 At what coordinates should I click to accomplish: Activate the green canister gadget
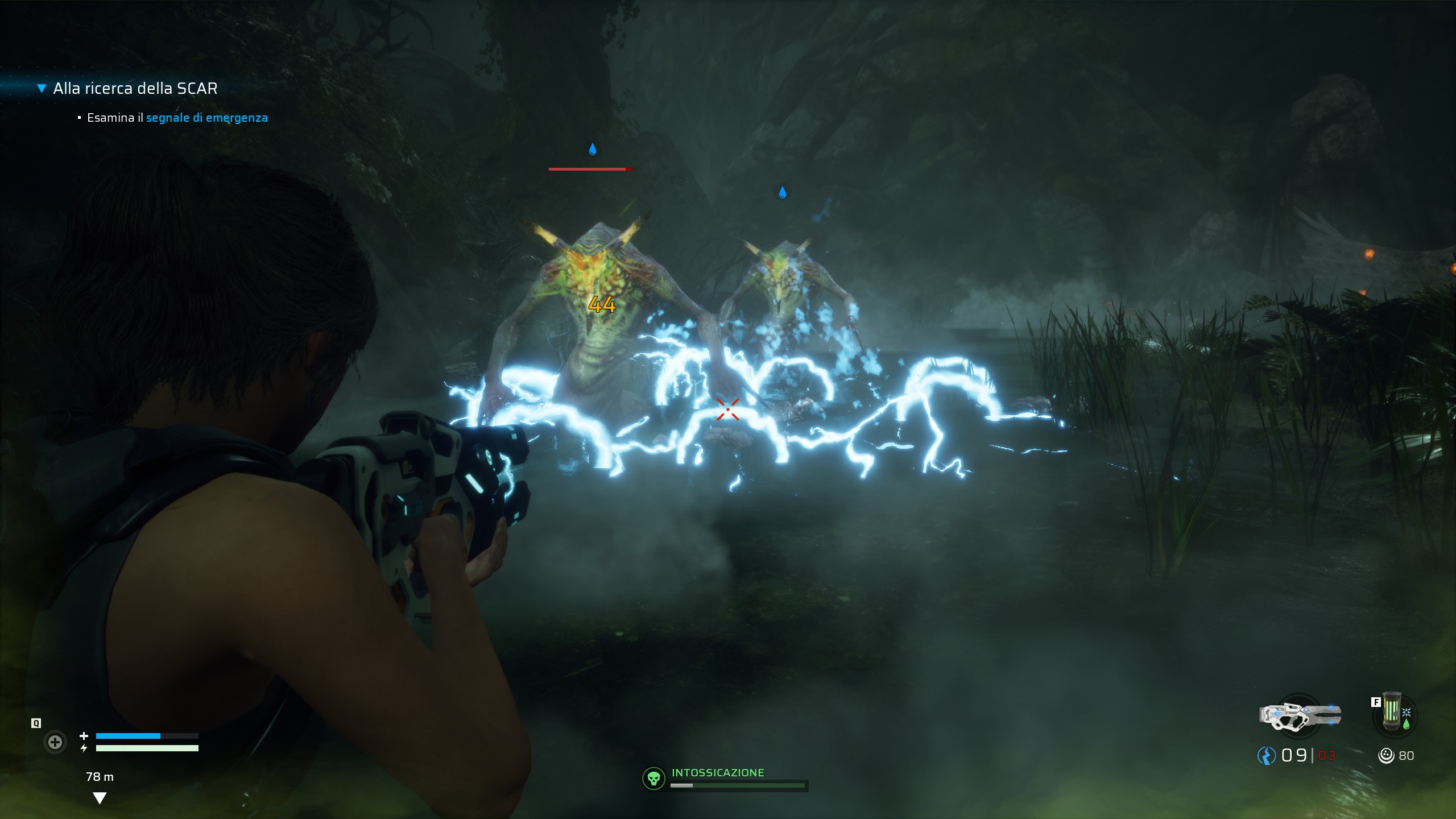click(1393, 713)
